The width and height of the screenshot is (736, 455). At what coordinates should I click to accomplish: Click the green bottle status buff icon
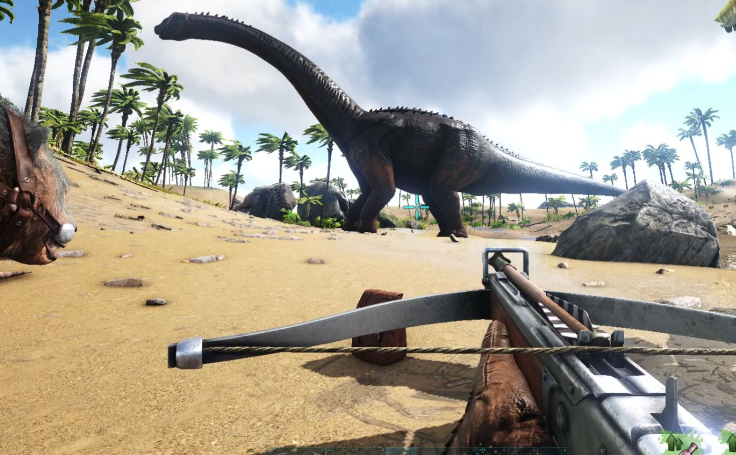coord(682,444)
